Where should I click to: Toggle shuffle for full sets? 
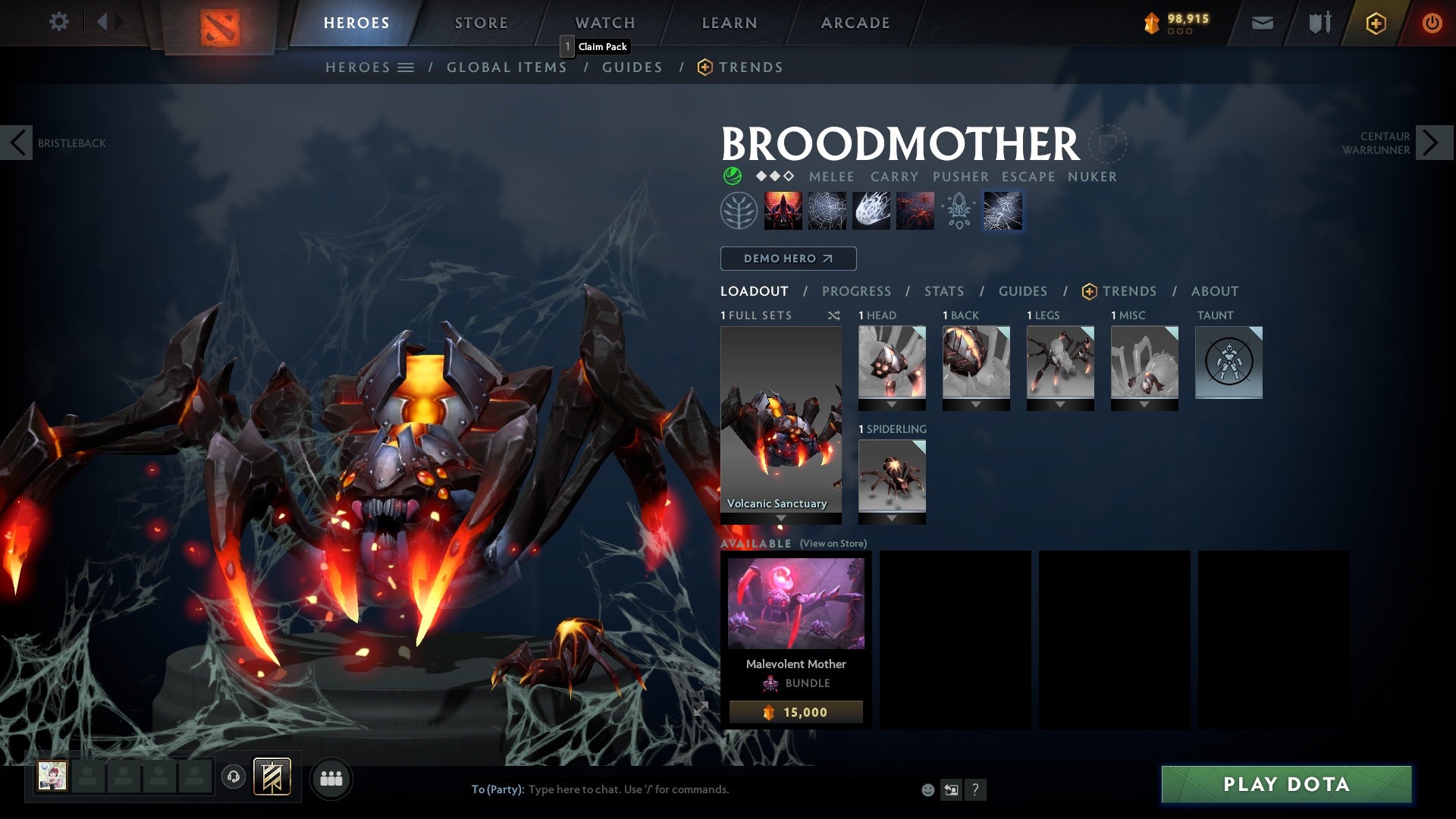pyautogui.click(x=833, y=315)
